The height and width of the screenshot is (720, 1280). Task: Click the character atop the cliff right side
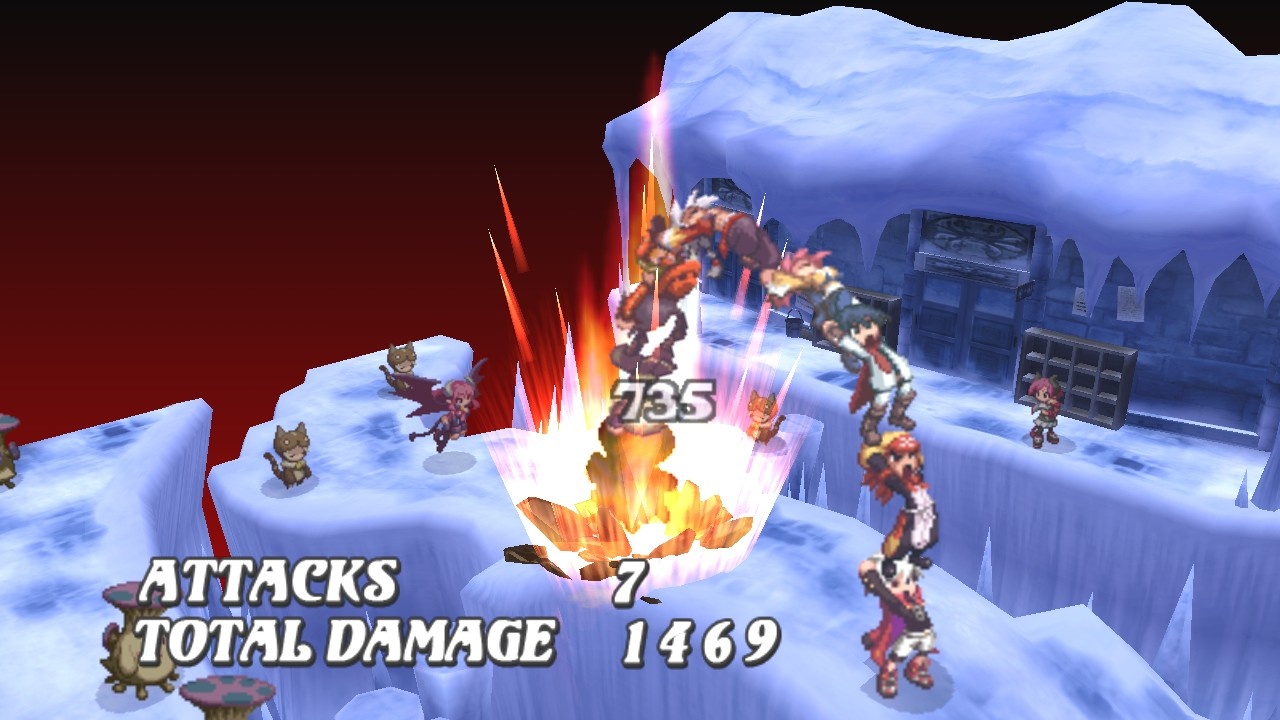tap(1043, 410)
